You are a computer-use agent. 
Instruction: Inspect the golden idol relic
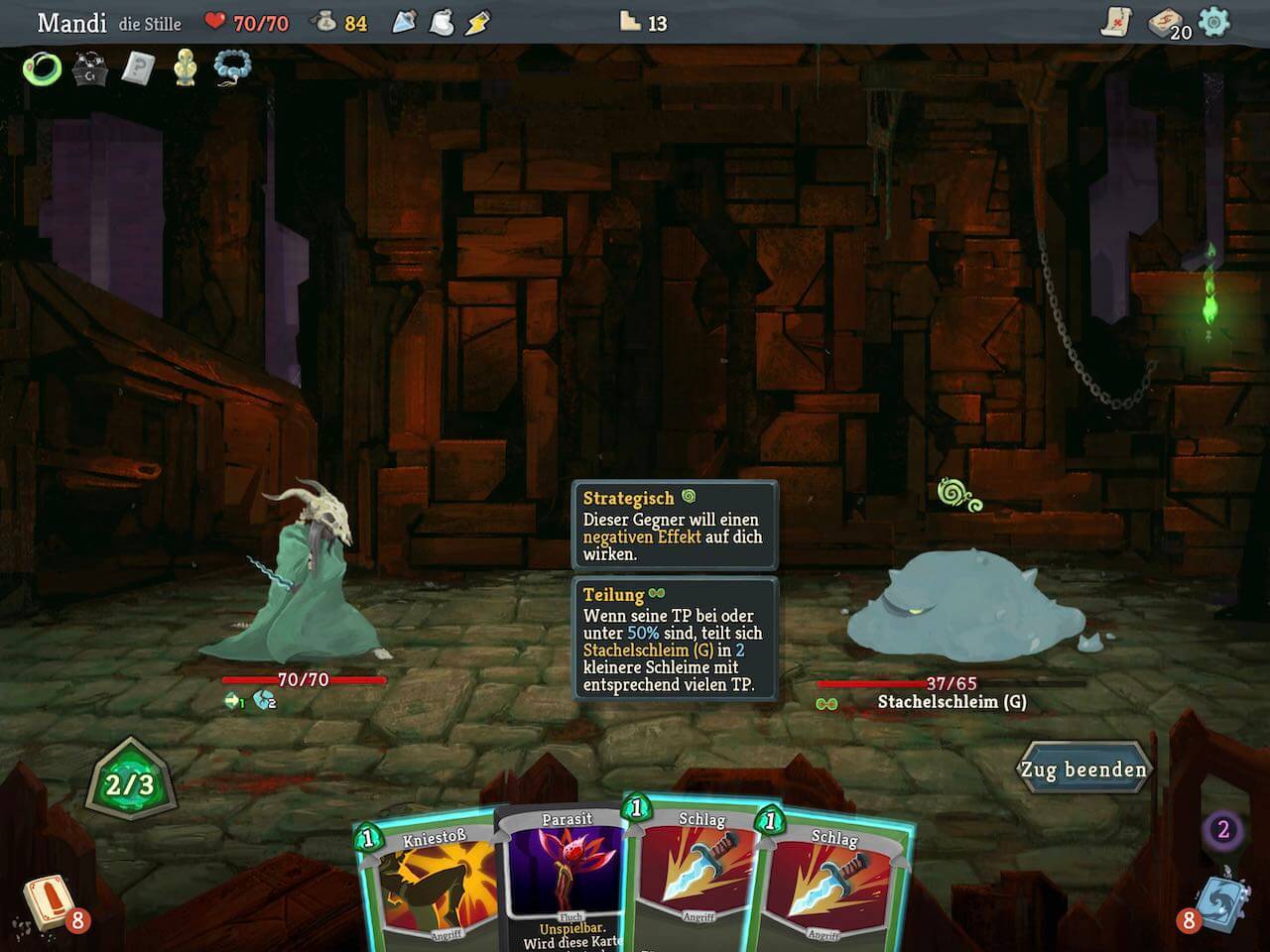coord(185,68)
